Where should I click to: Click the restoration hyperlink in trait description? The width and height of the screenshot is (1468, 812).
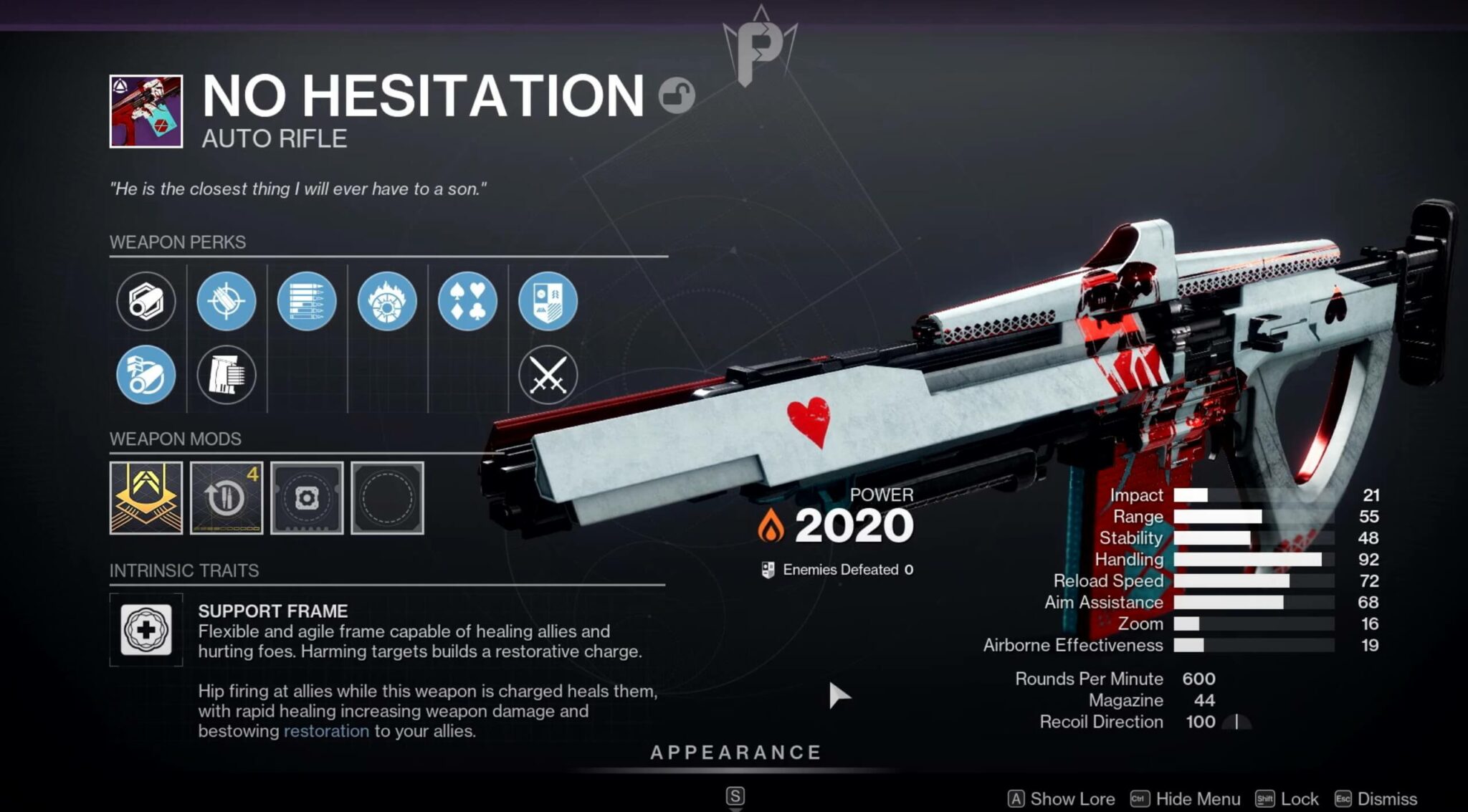(326, 732)
